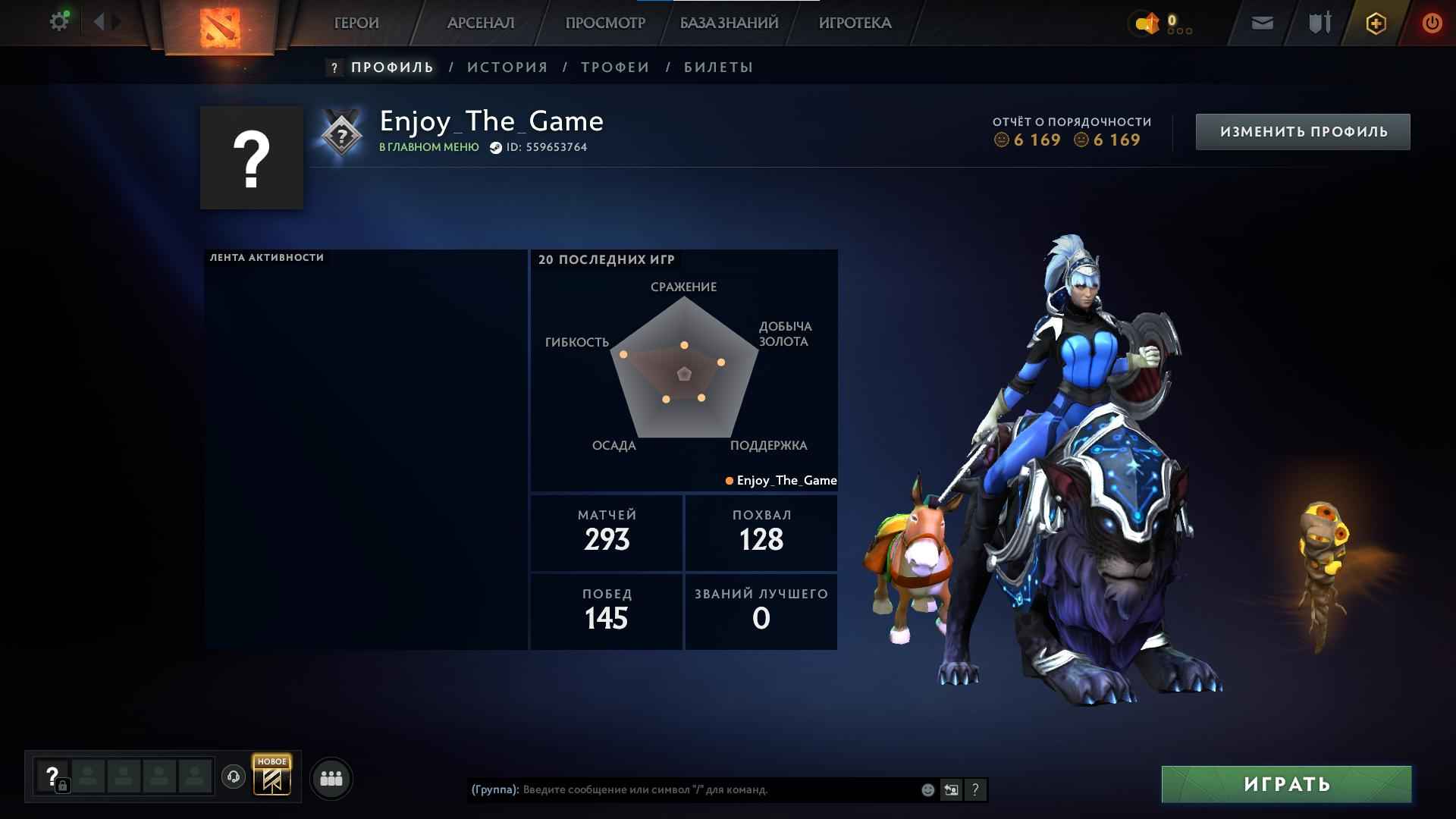Open the friends list icon
The height and width of the screenshot is (819, 1456).
330,779
